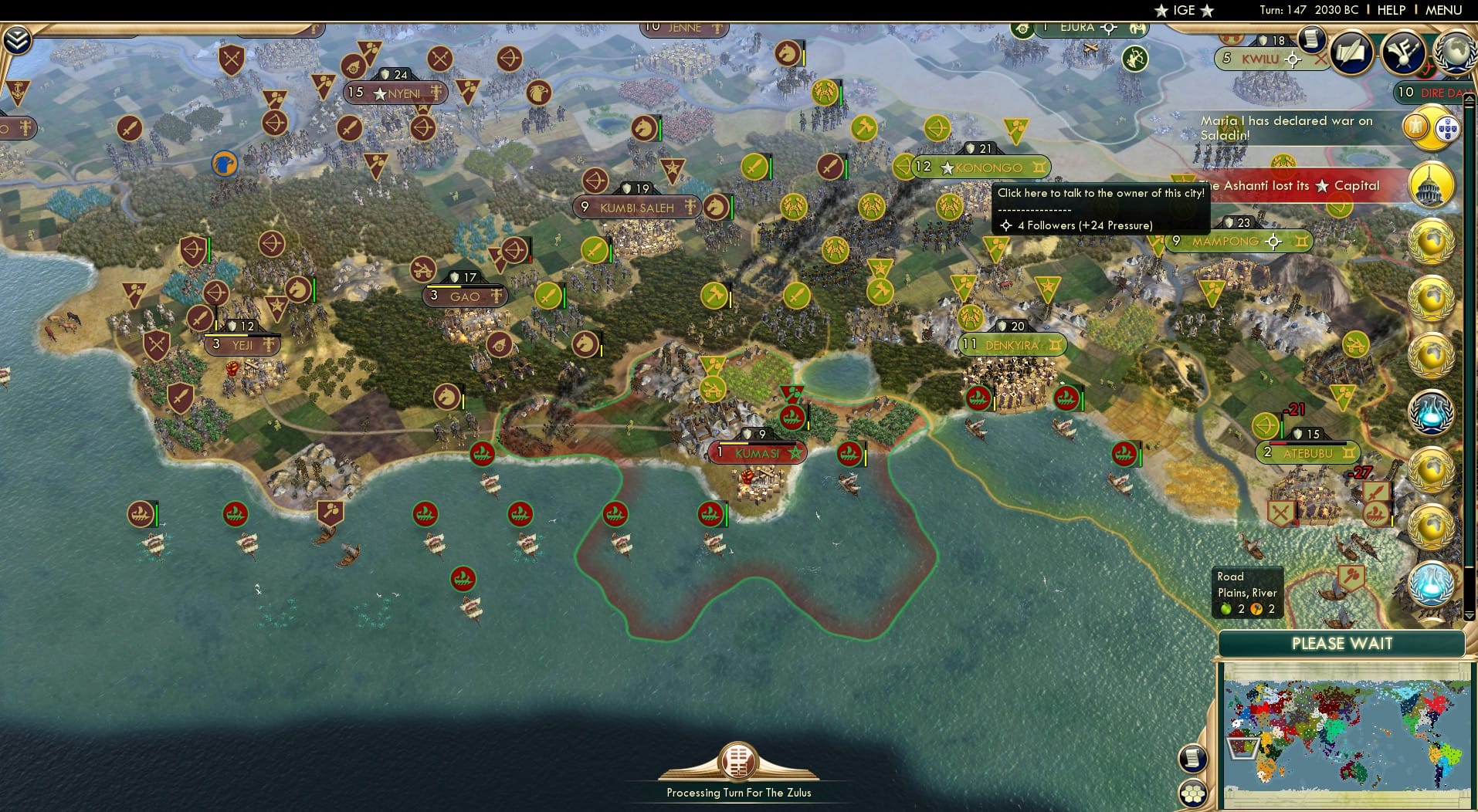Select the KUMASI city banner
Viewport: 1478px width, 812px height.
760,453
